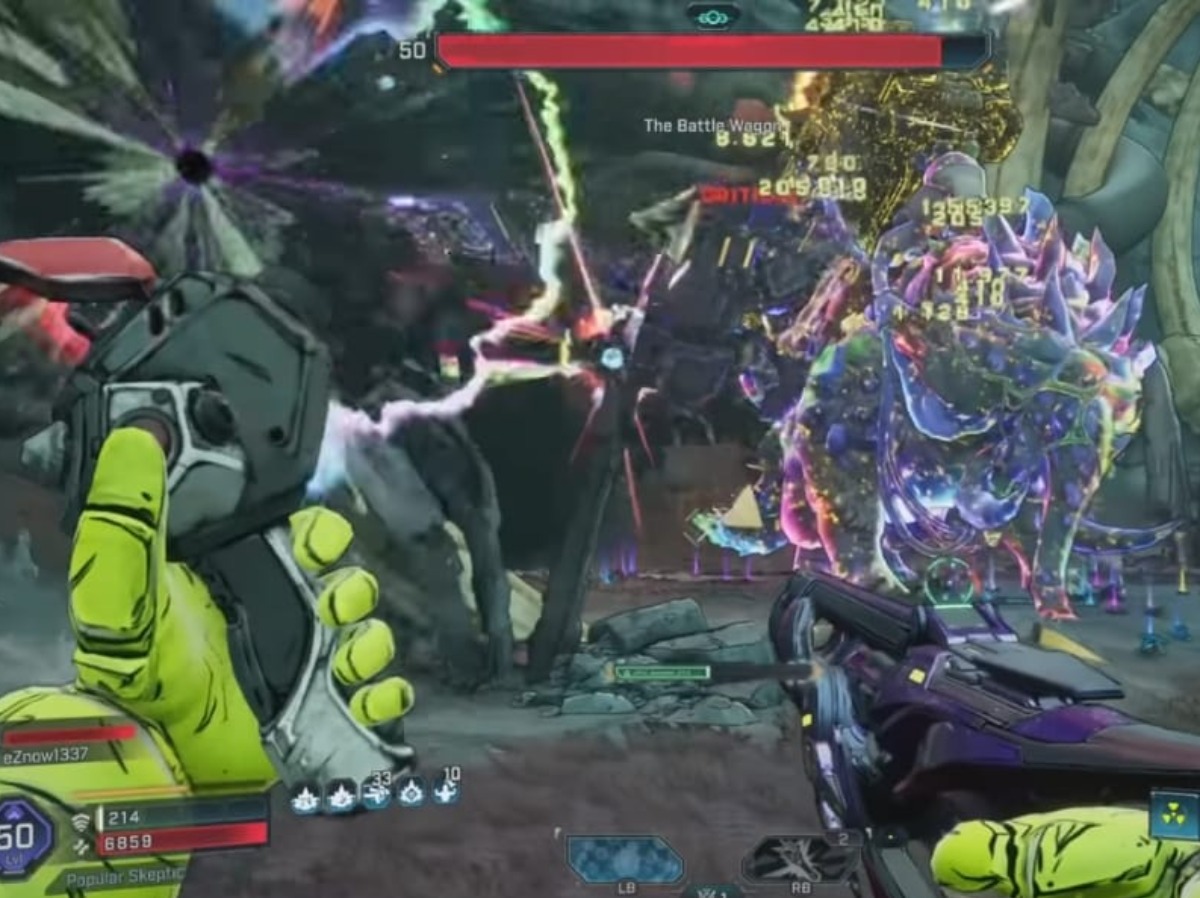Select the gun buff icon with 33 stacks
The width and height of the screenshot is (1200, 898).
click(377, 794)
